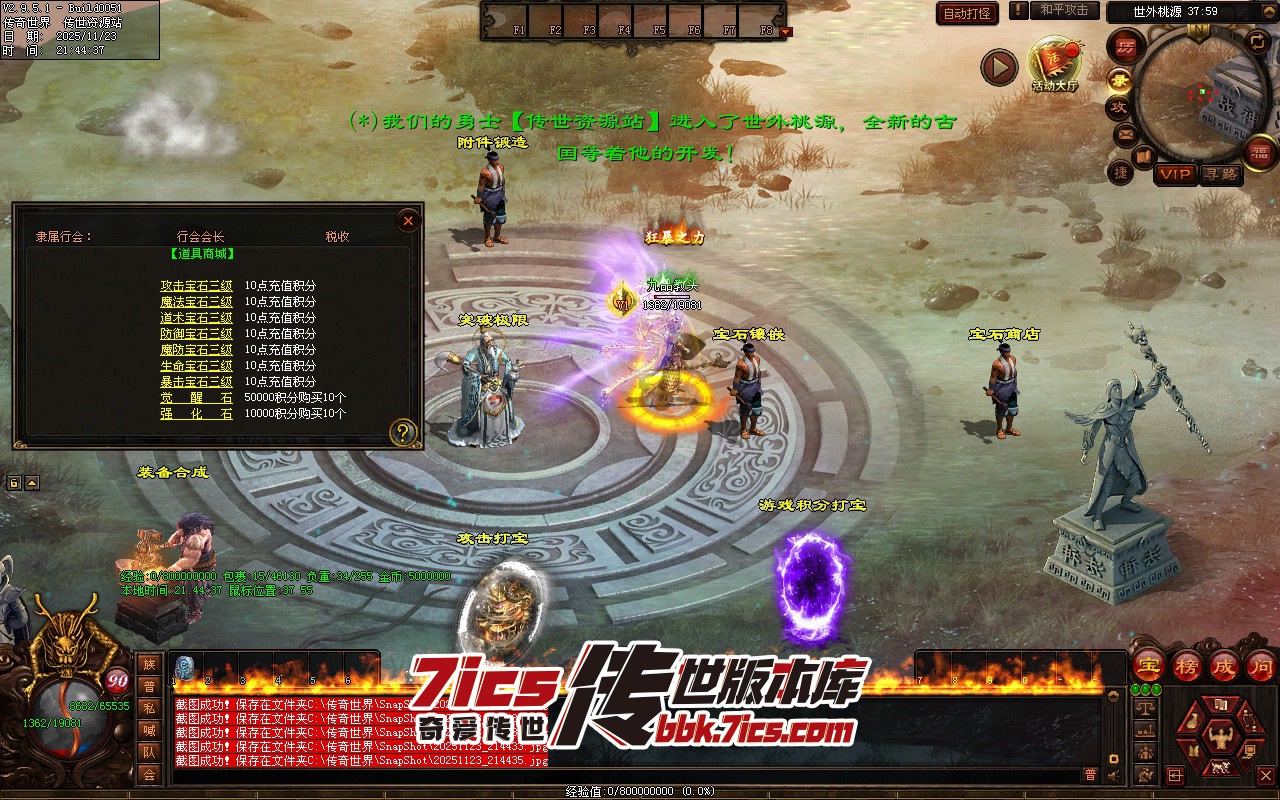Click the round play arrow button
Screen dimensions: 1280x800
pos(998,67)
